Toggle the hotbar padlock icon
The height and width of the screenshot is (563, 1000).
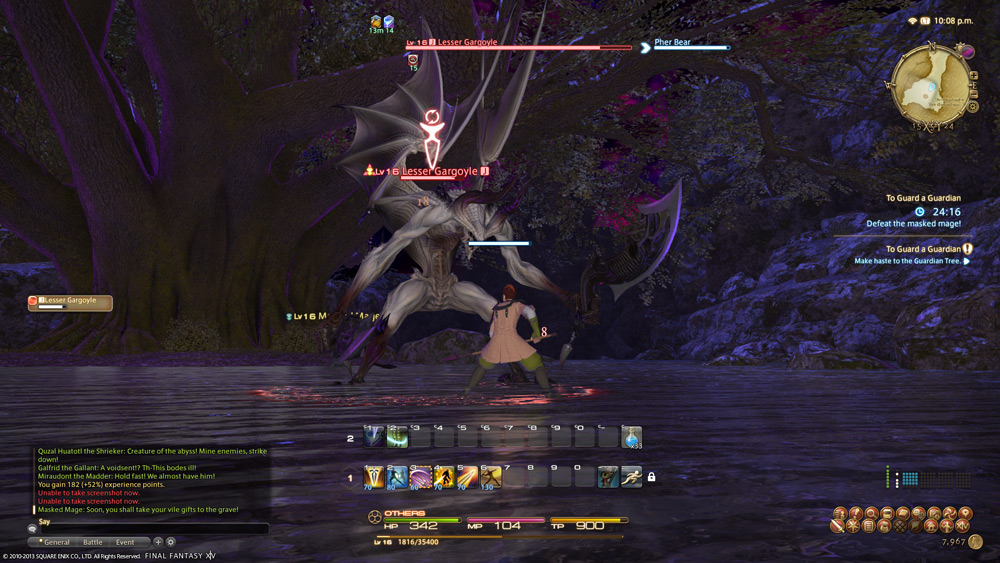click(x=652, y=478)
